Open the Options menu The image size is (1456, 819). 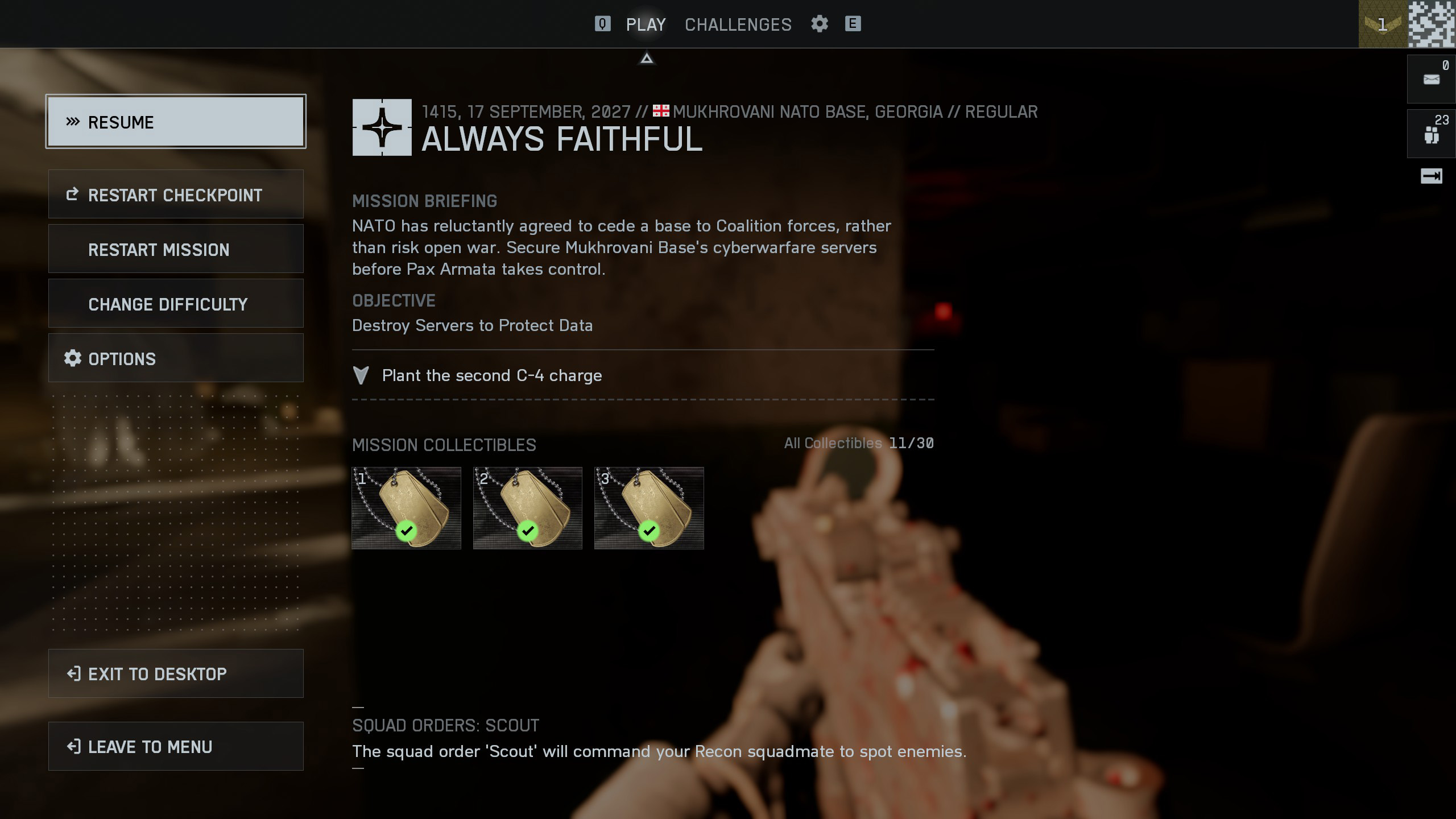tap(176, 358)
